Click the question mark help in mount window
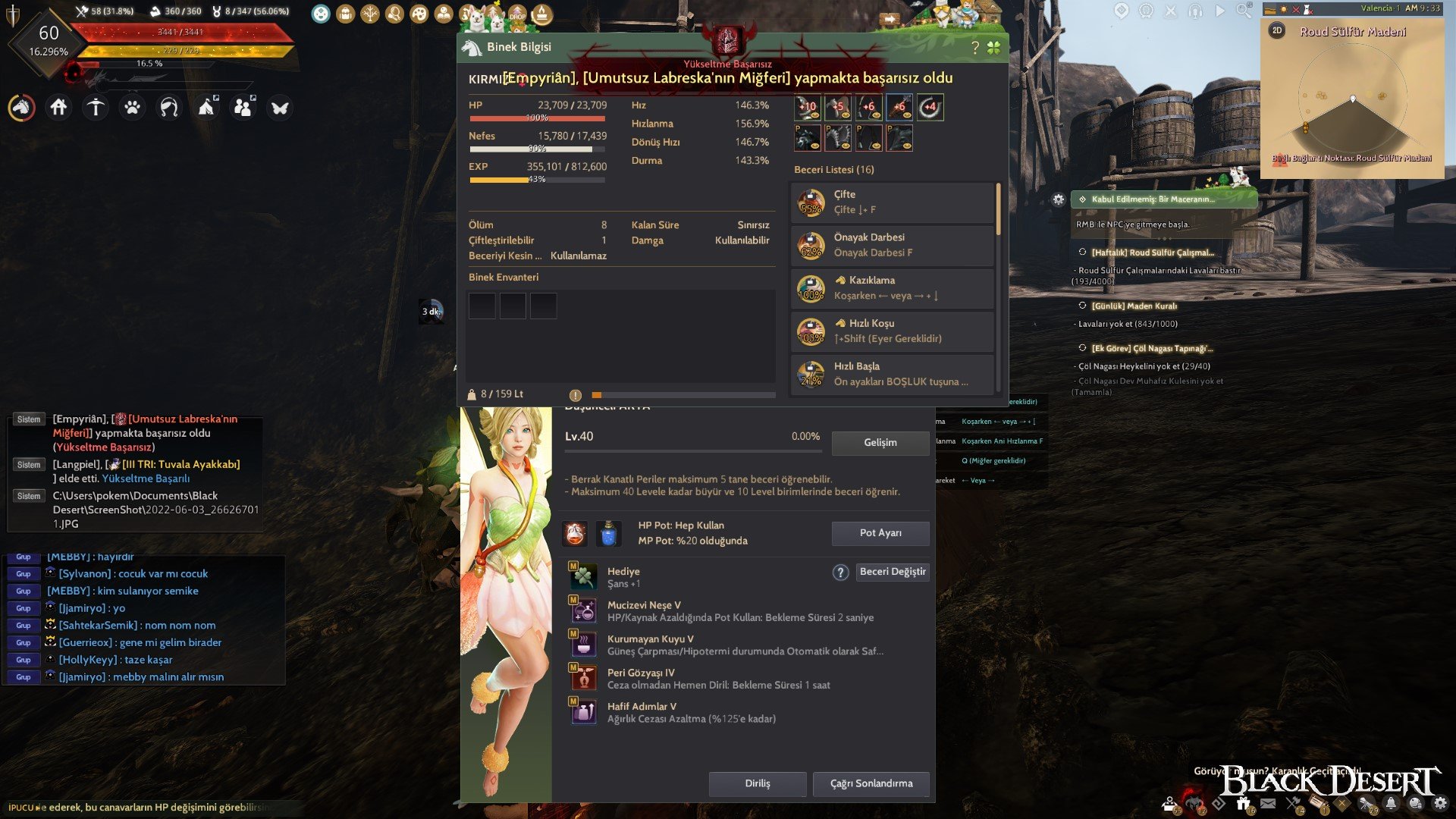This screenshot has height=819, width=1456. 976,47
